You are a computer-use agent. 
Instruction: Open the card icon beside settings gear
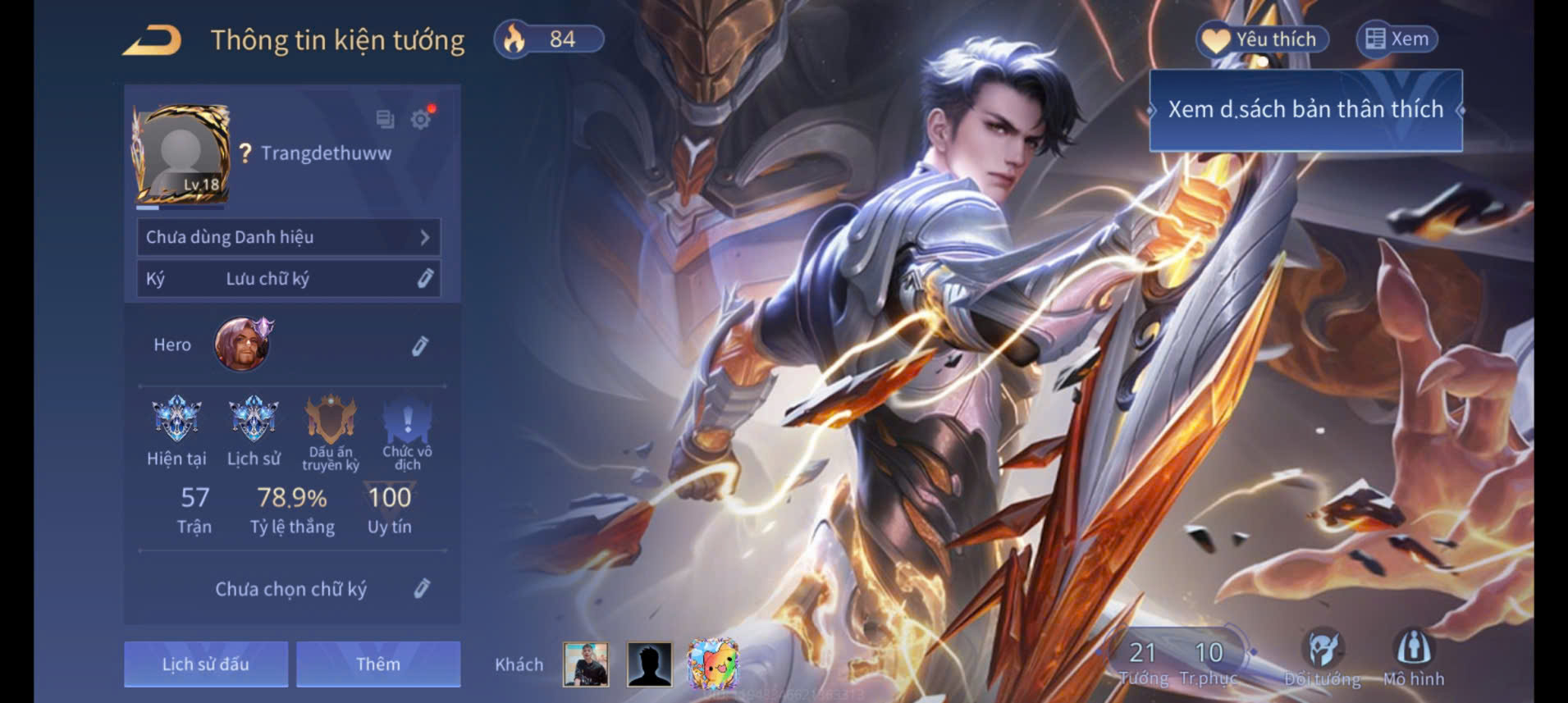tap(385, 120)
